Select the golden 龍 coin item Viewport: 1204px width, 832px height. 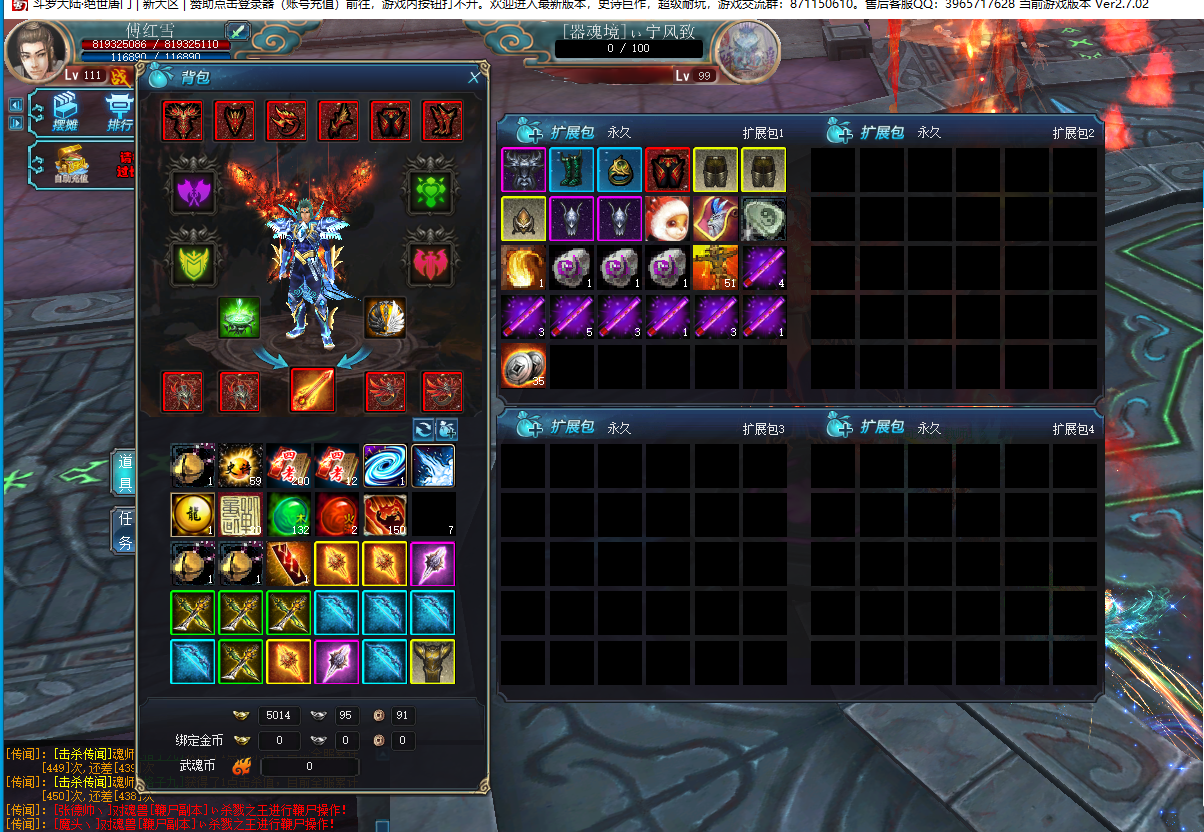[x=192, y=515]
